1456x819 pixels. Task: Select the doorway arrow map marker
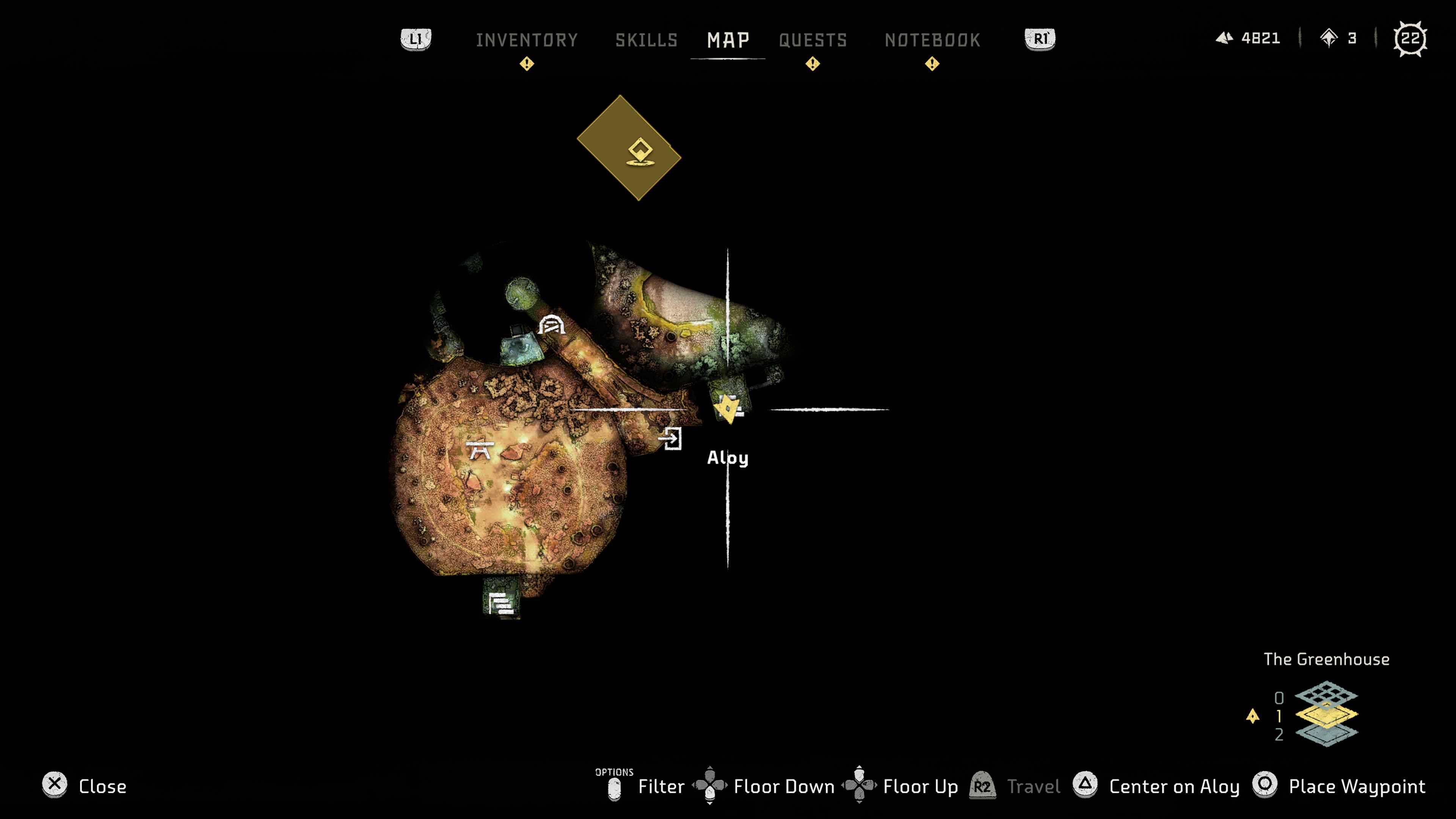(x=671, y=438)
